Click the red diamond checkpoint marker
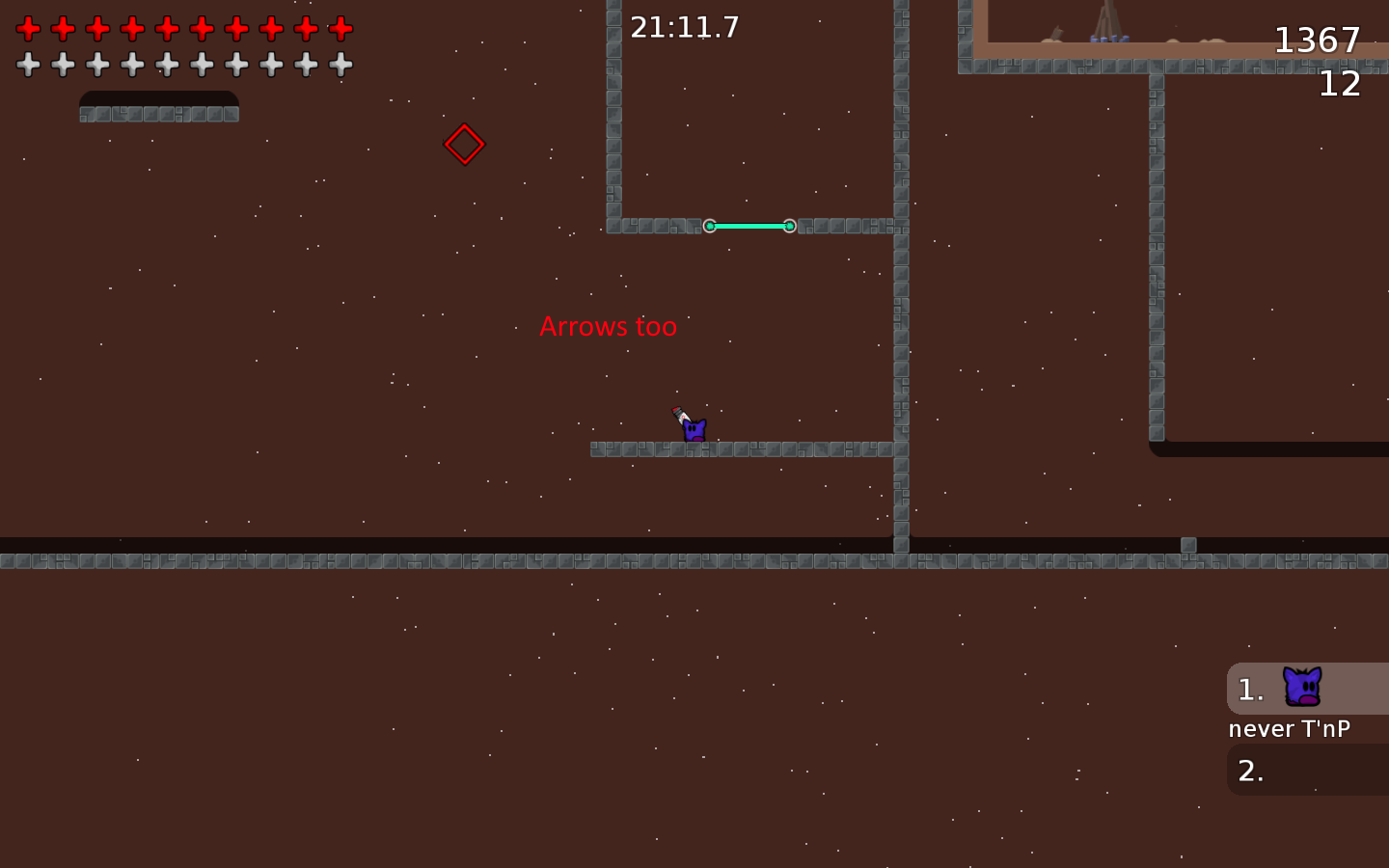This screenshot has width=1389, height=868. [x=465, y=145]
